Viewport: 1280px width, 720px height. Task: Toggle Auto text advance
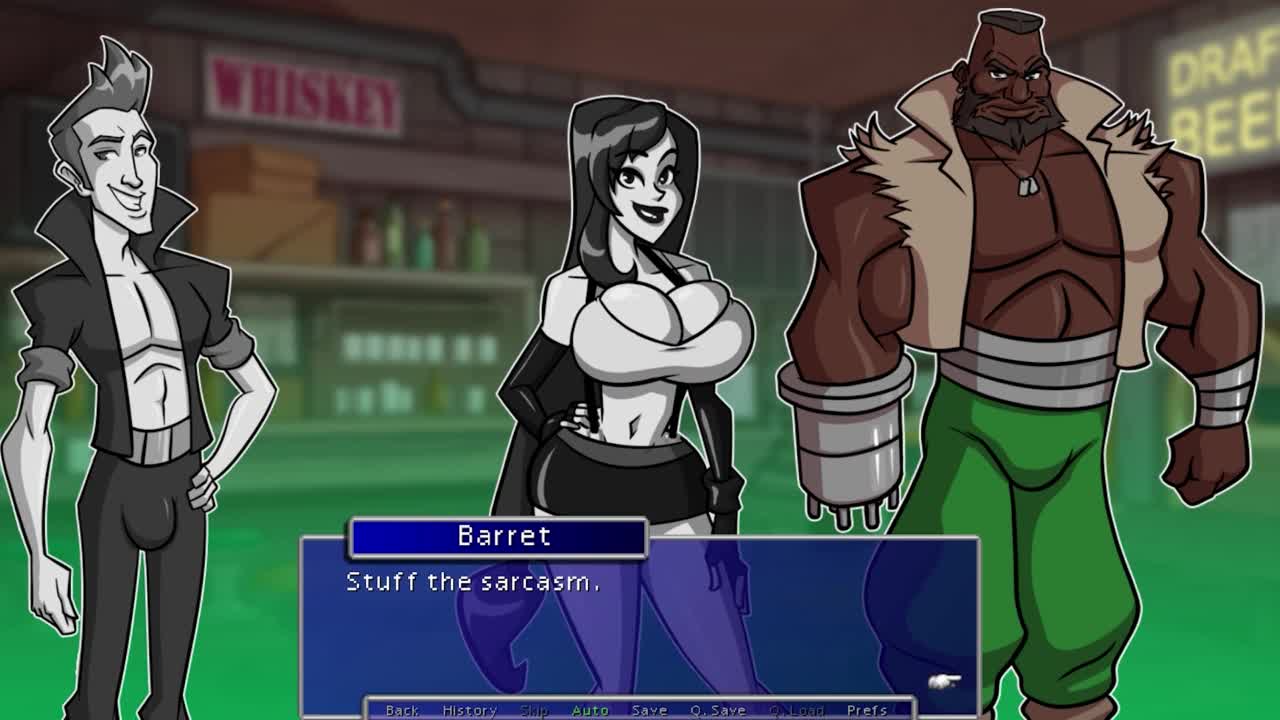pos(590,710)
